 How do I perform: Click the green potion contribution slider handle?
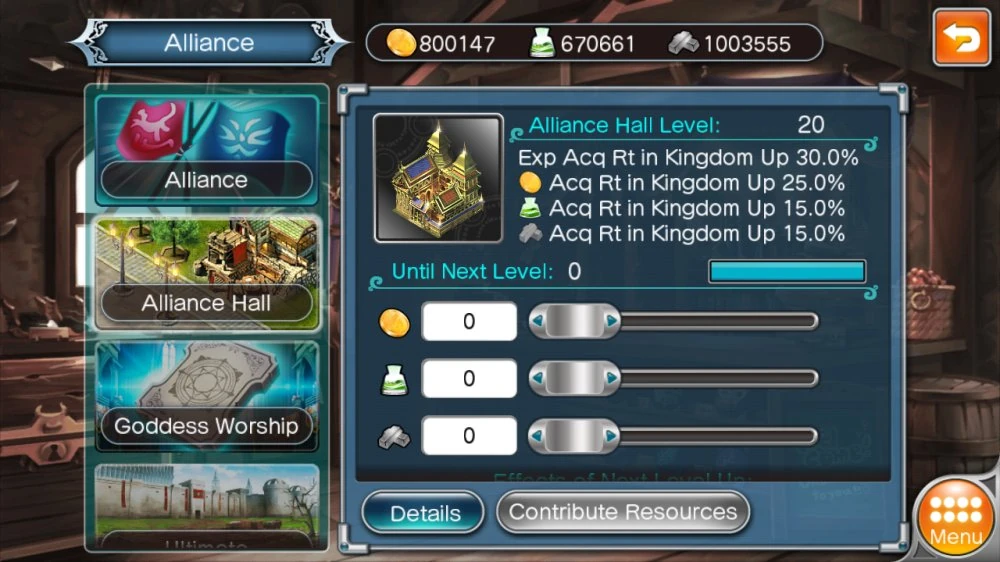tap(574, 379)
